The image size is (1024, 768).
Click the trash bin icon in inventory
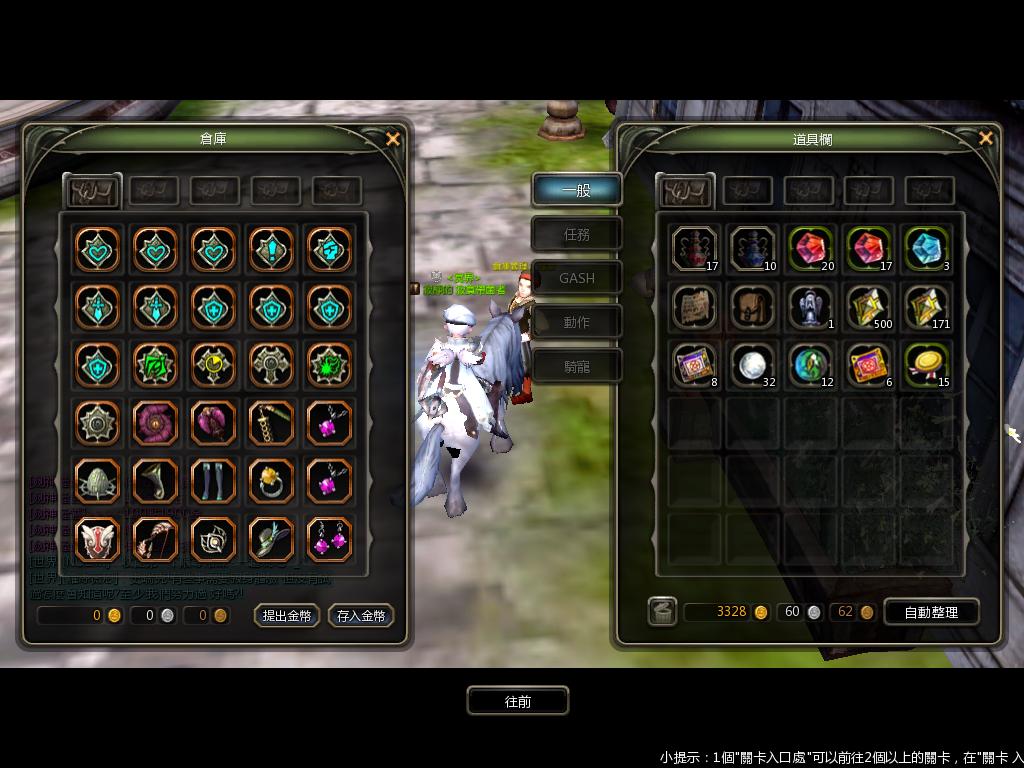pyautogui.click(x=662, y=611)
